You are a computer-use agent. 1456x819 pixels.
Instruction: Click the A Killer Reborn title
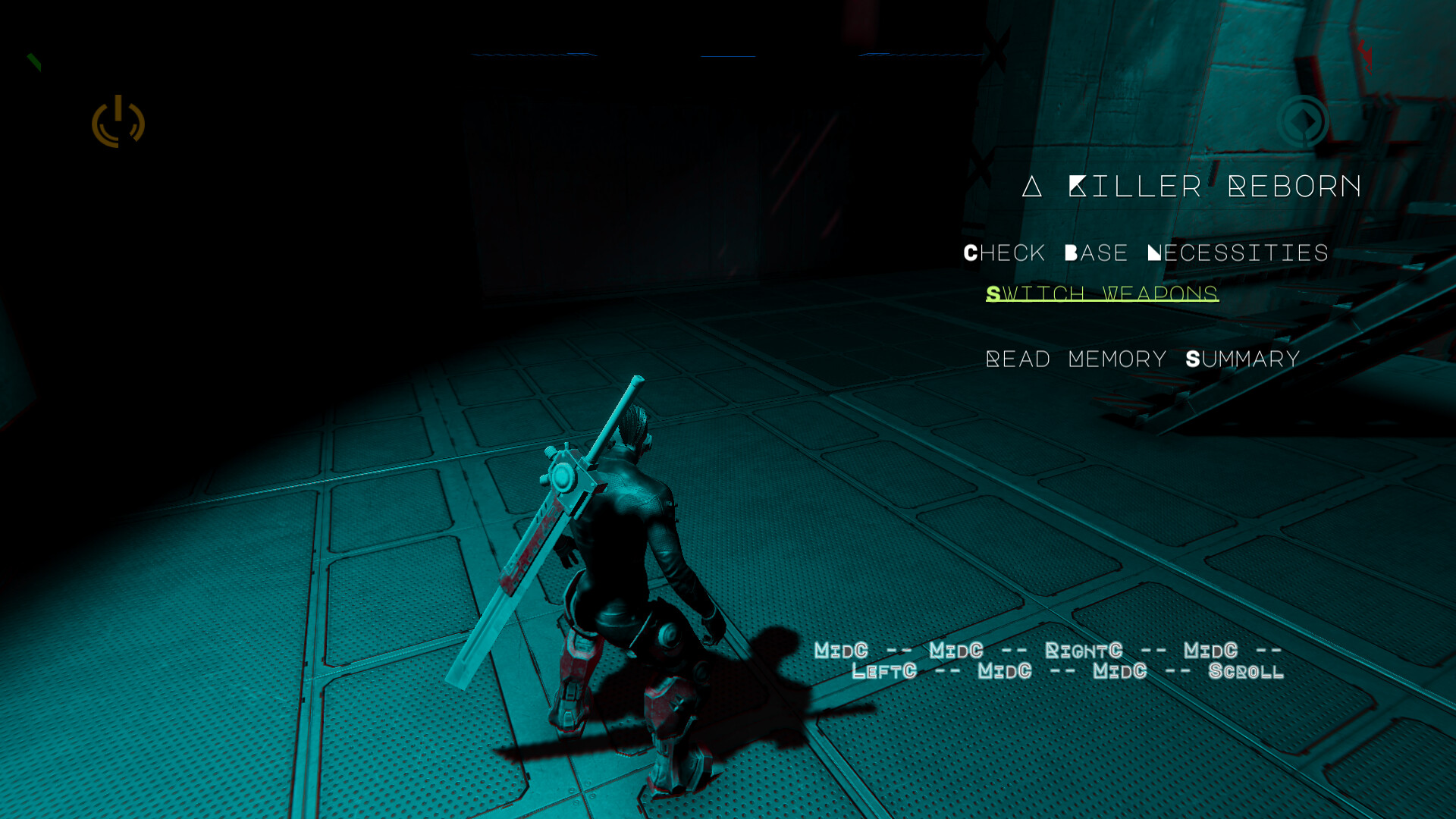click(1191, 186)
